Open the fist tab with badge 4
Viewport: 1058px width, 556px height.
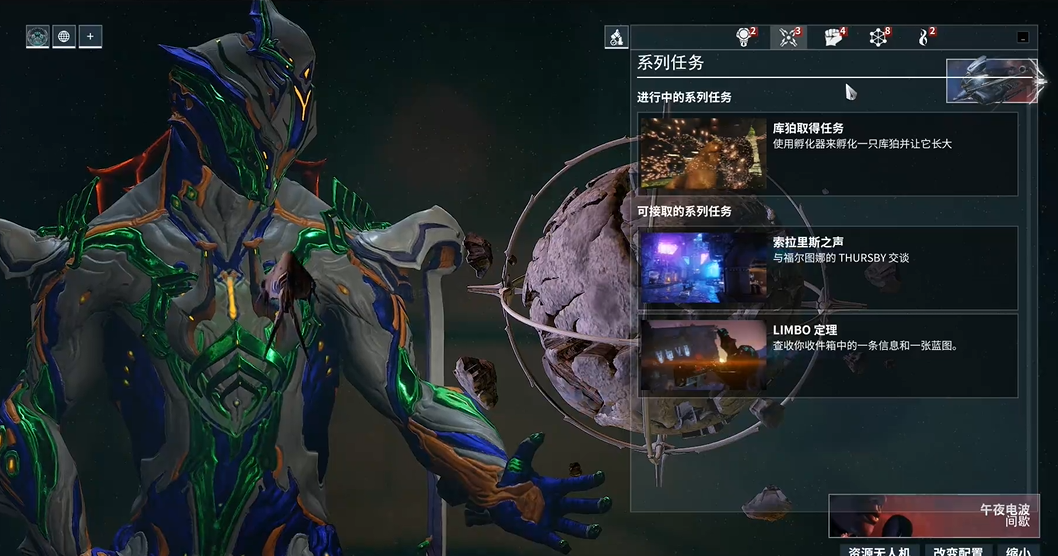click(x=834, y=38)
